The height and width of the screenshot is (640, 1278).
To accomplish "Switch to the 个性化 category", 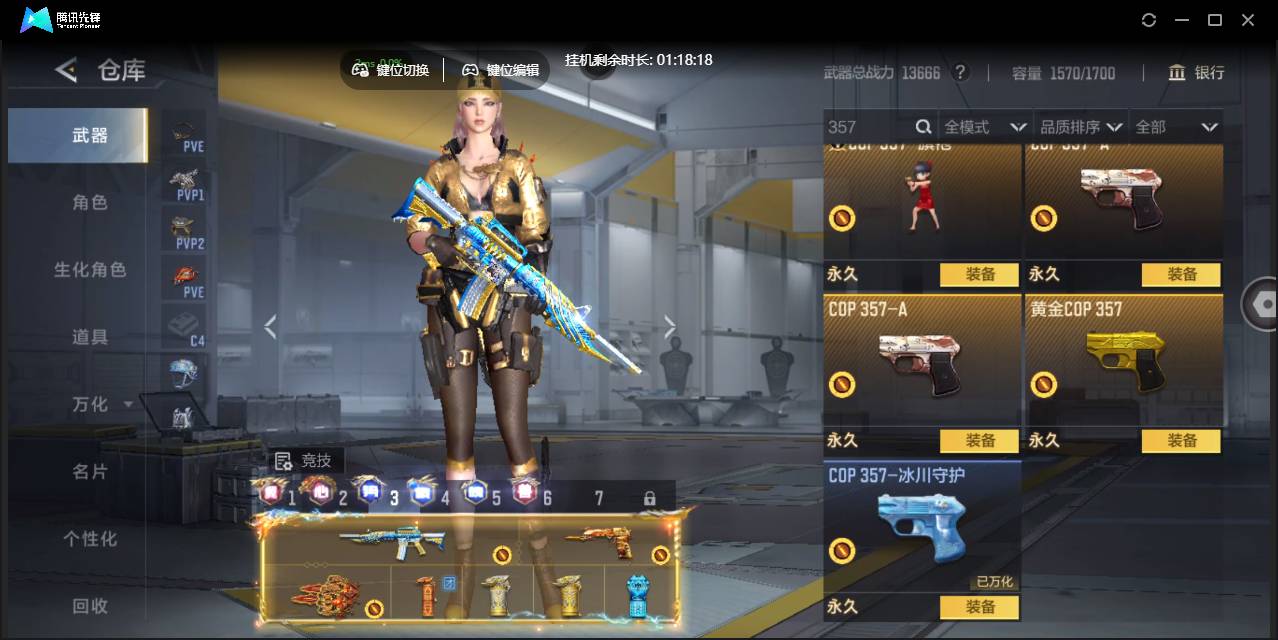I will click(89, 539).
